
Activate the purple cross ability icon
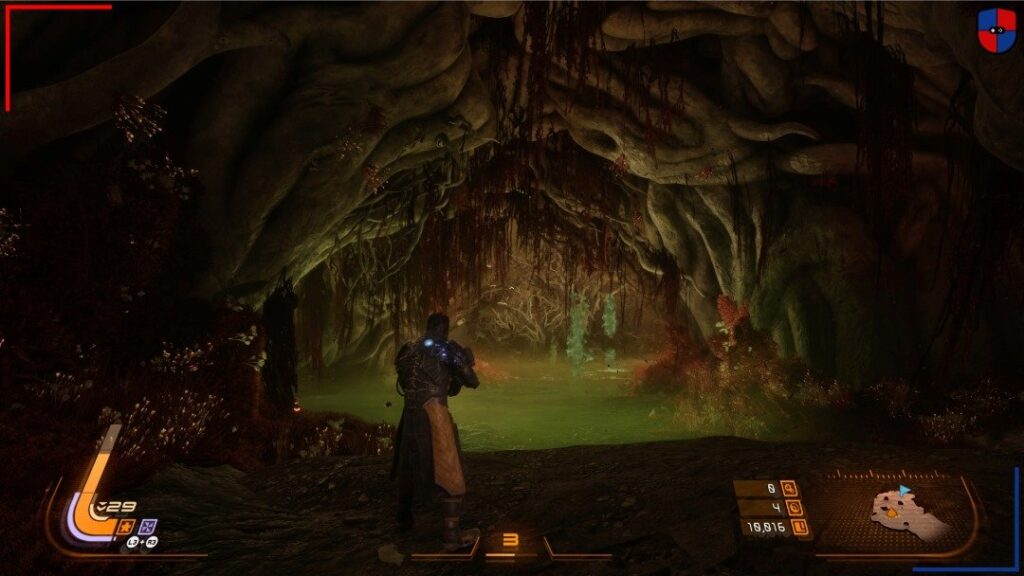[147, 526]
